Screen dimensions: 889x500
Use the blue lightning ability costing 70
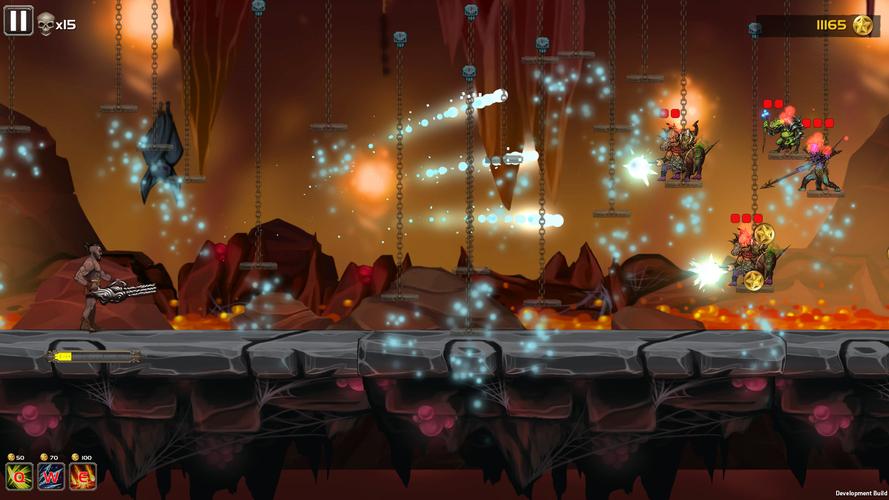[x=51, y=478]
